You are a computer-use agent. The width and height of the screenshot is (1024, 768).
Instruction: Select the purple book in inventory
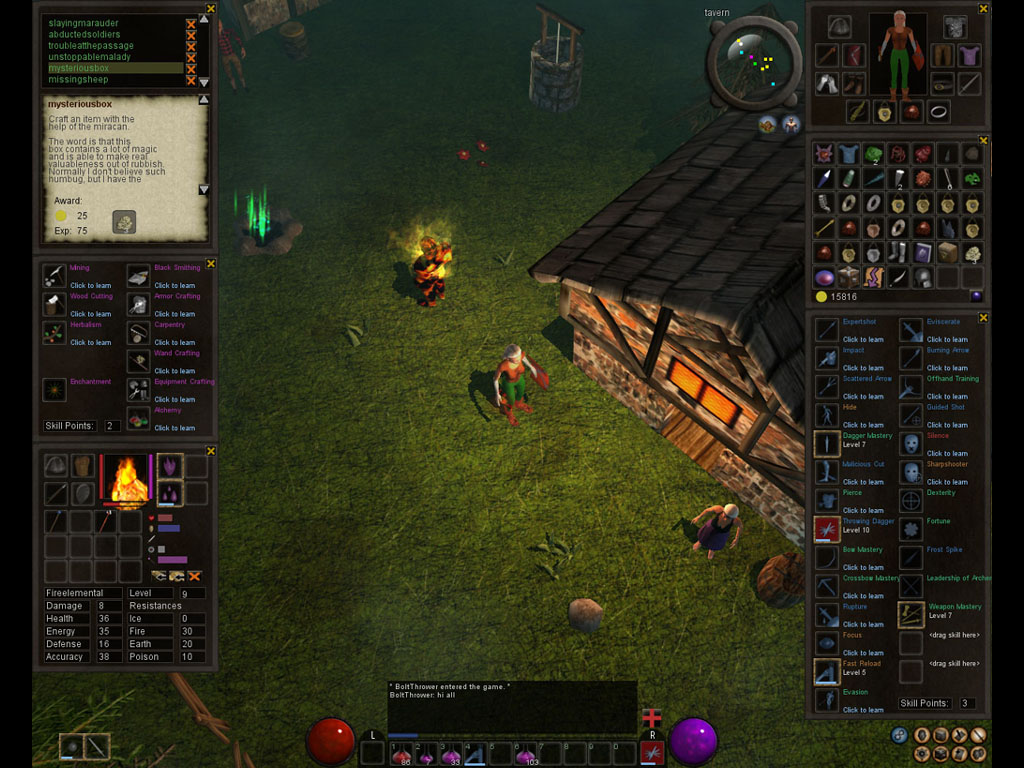tap(922, 253)
